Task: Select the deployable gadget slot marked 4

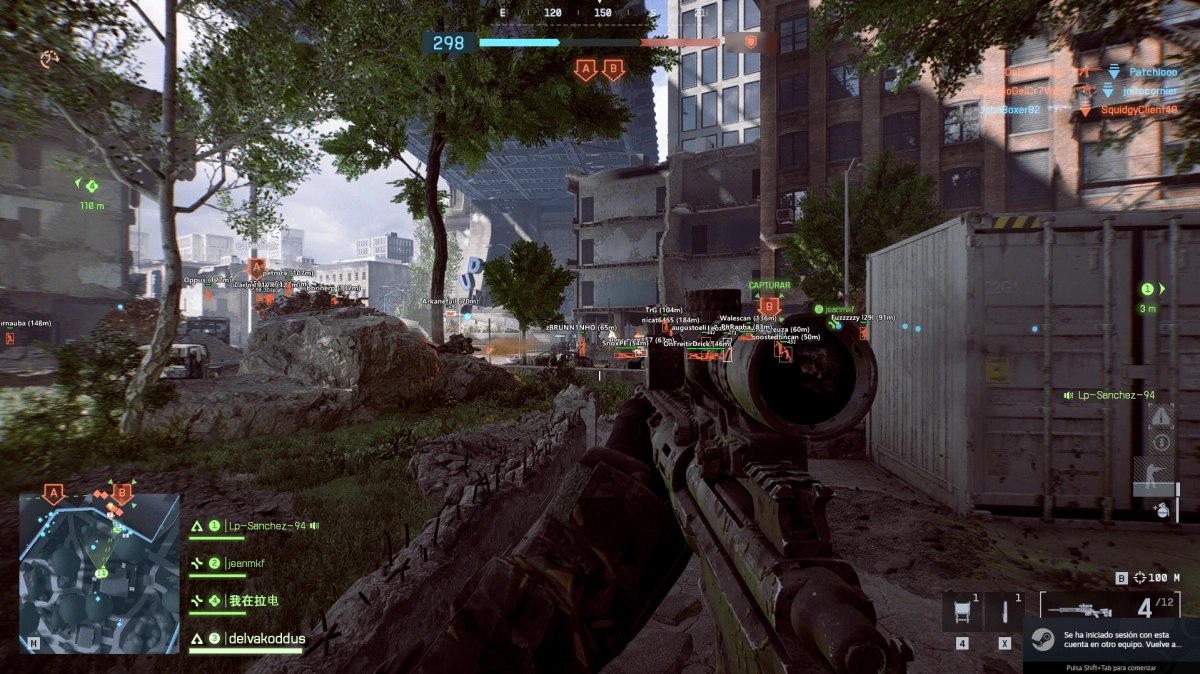Action: coord(961,611)
